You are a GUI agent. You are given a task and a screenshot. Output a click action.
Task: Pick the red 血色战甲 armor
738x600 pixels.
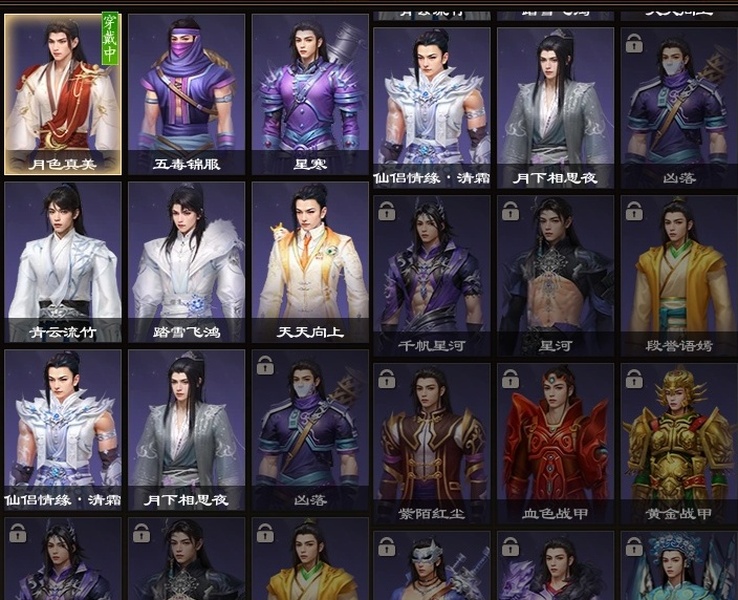tap(555, 443)
